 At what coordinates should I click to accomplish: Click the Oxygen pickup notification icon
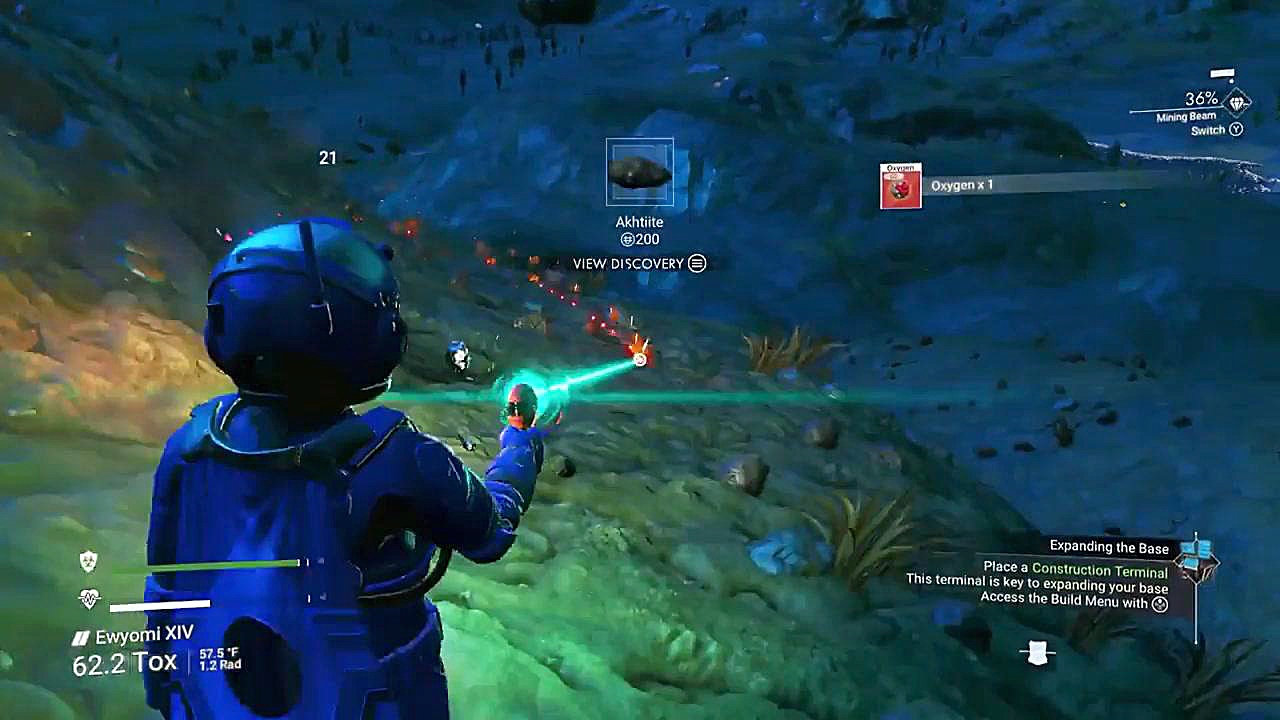coord(900,186)
